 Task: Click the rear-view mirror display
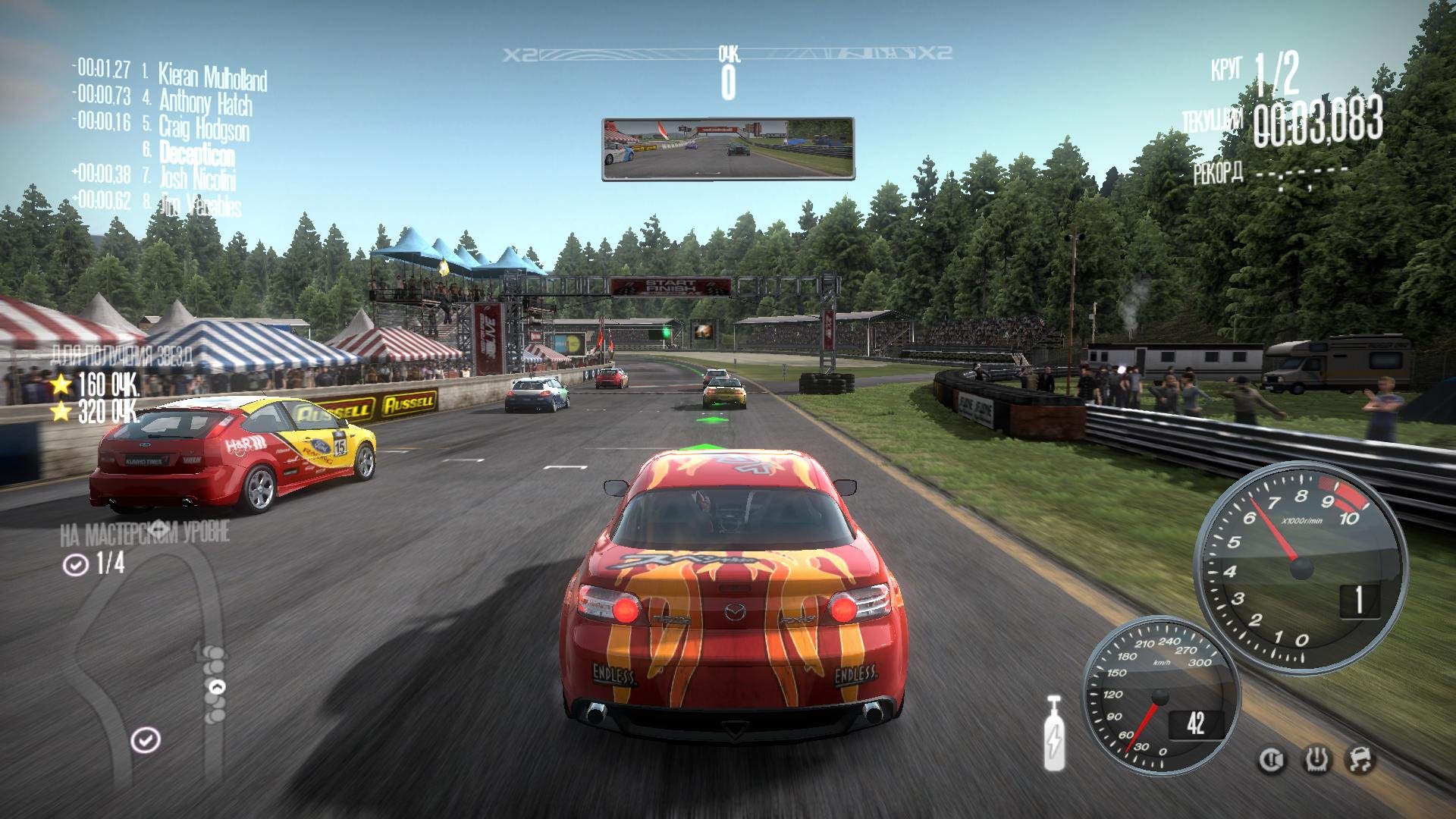[728, 149]
